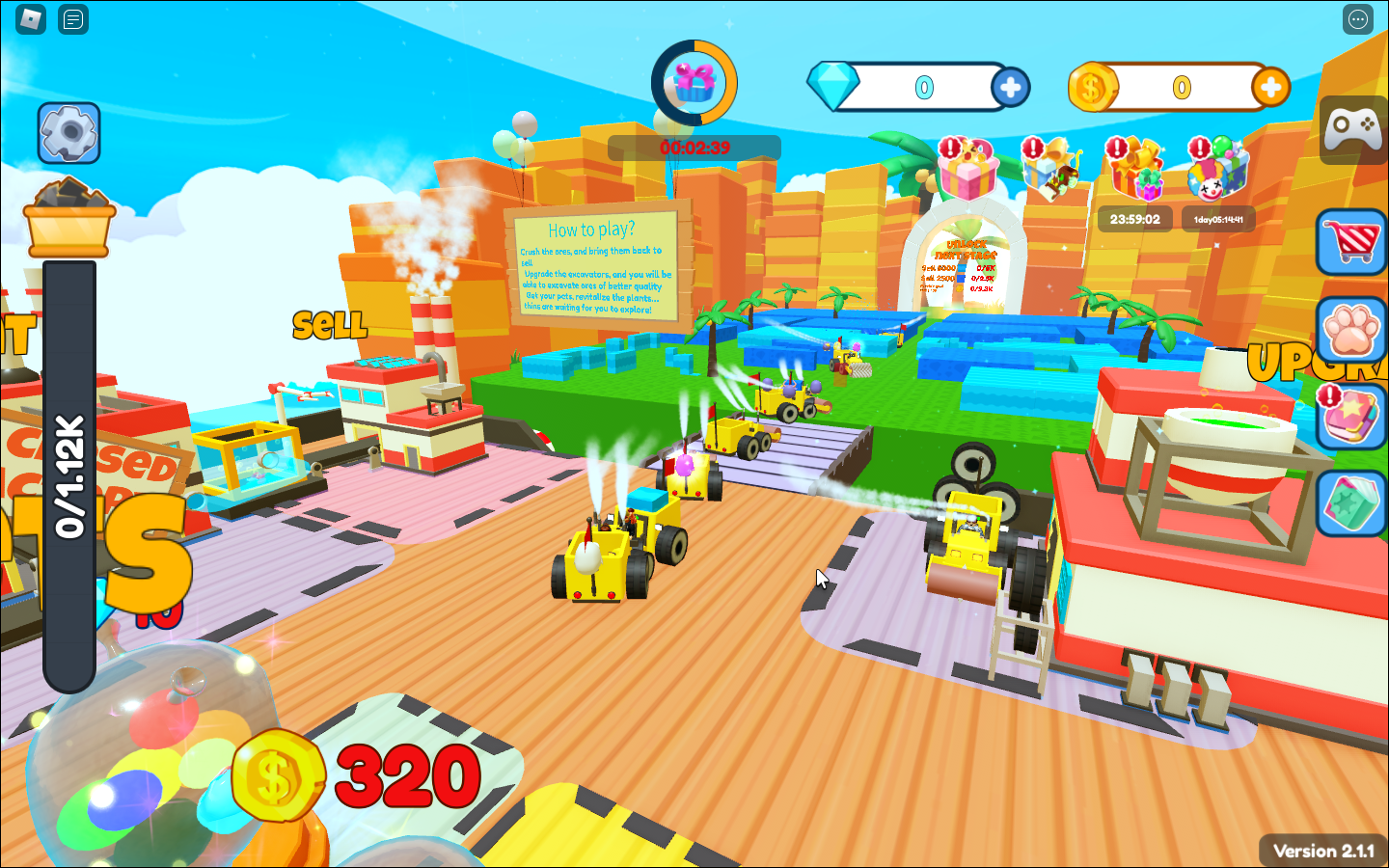The image size is (1389, 868).
Task: Open the three-dot options menu
Action: [1357, 19]
